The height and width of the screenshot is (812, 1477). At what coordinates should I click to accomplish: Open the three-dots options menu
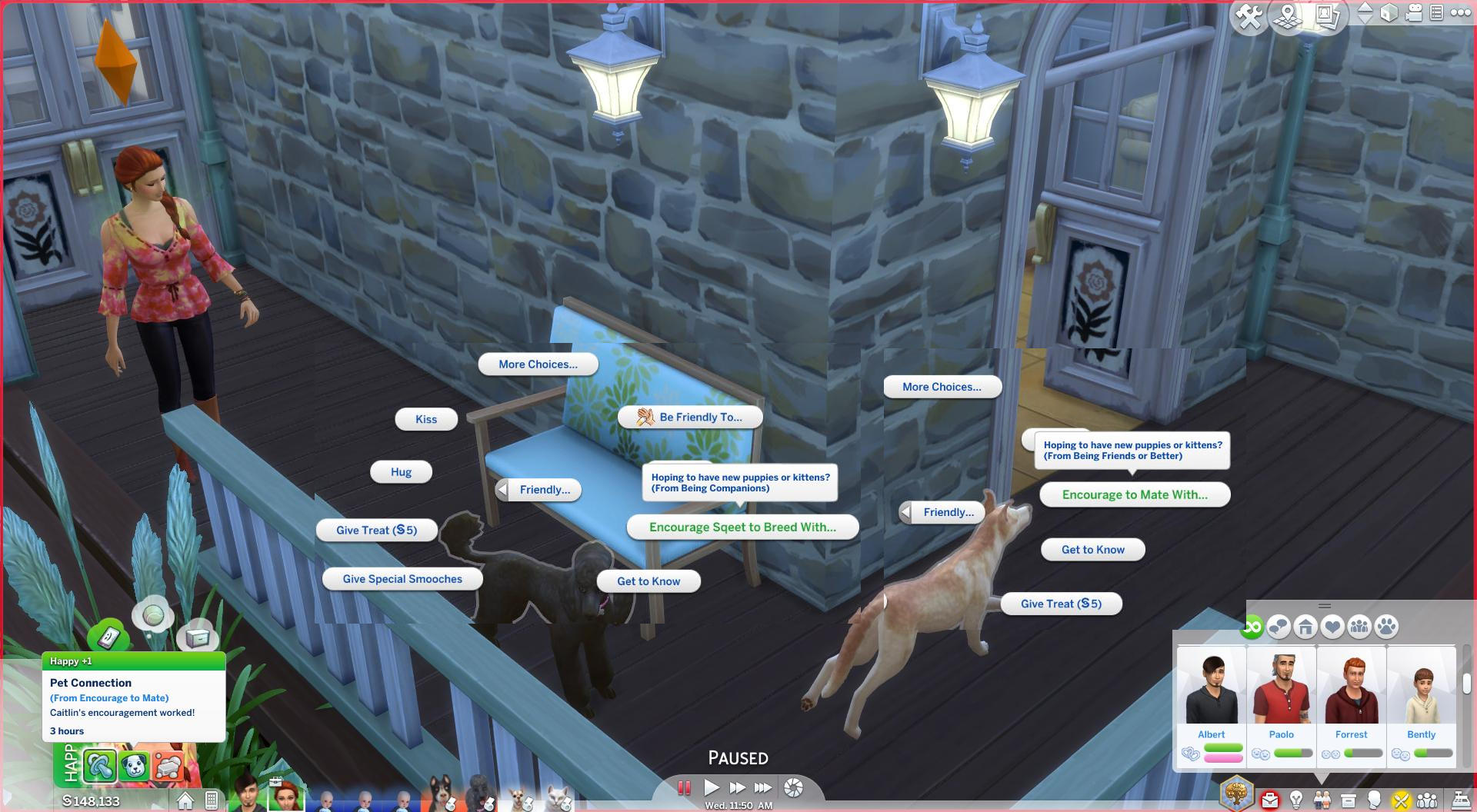coord(1459,13)
